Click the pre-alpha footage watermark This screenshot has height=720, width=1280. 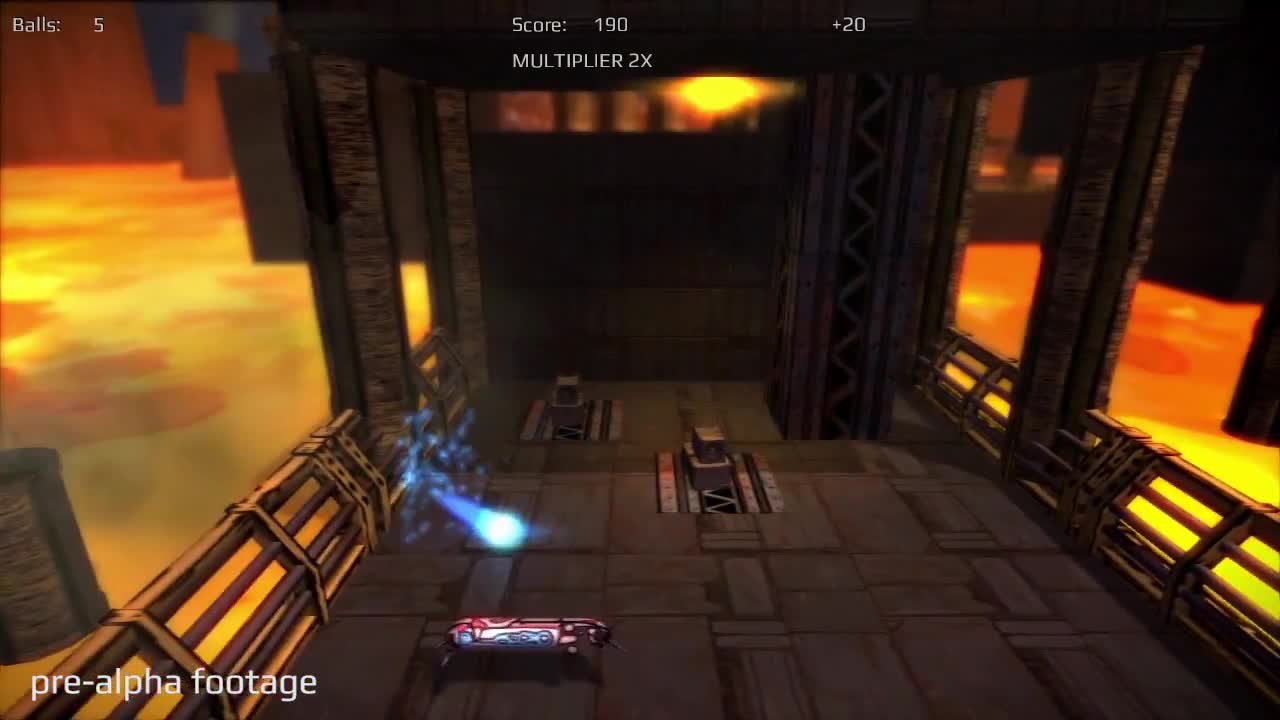click(172, 683)
